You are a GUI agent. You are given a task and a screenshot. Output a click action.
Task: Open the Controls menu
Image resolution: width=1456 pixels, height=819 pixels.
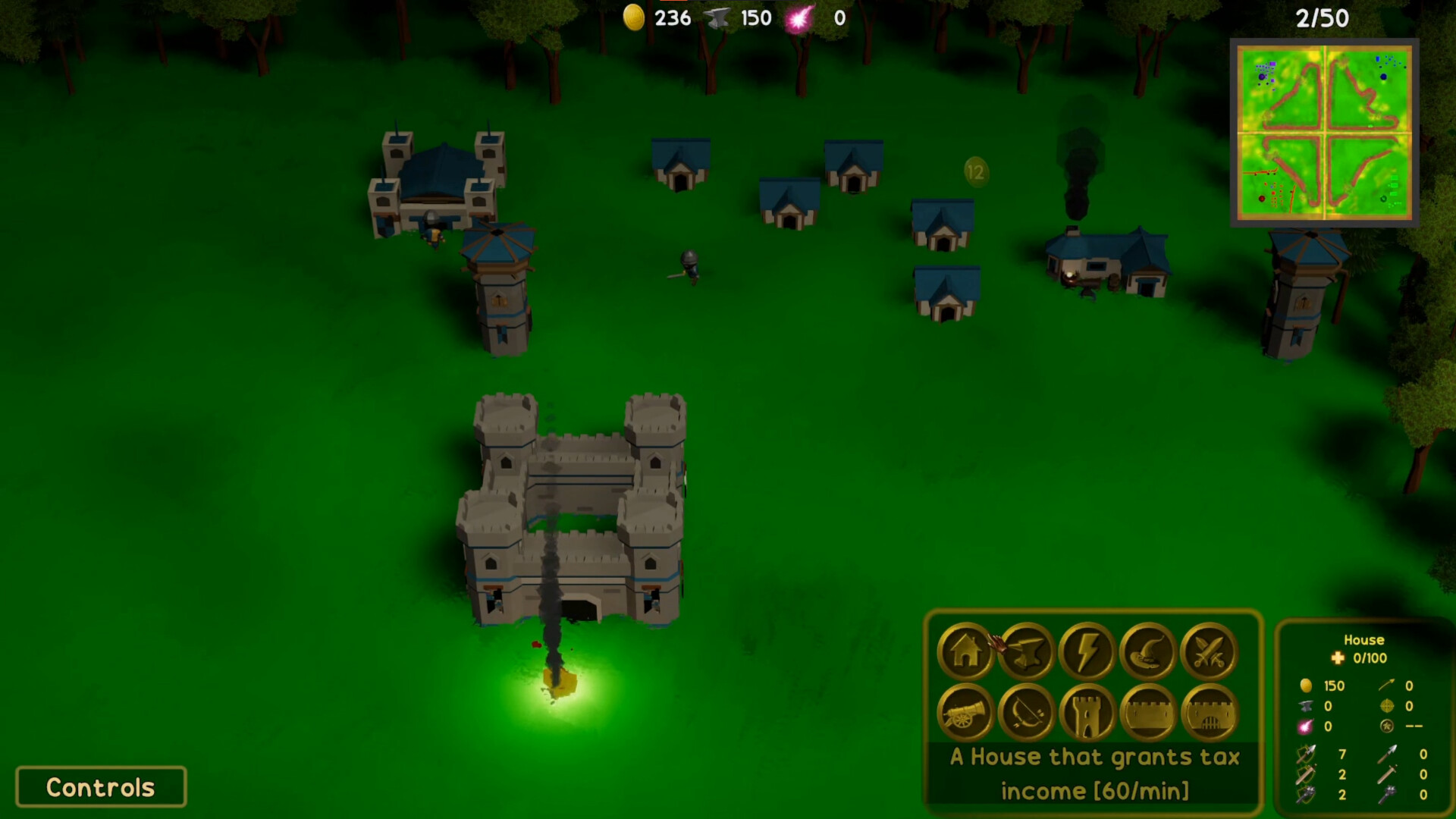click(x=99, y=786)
